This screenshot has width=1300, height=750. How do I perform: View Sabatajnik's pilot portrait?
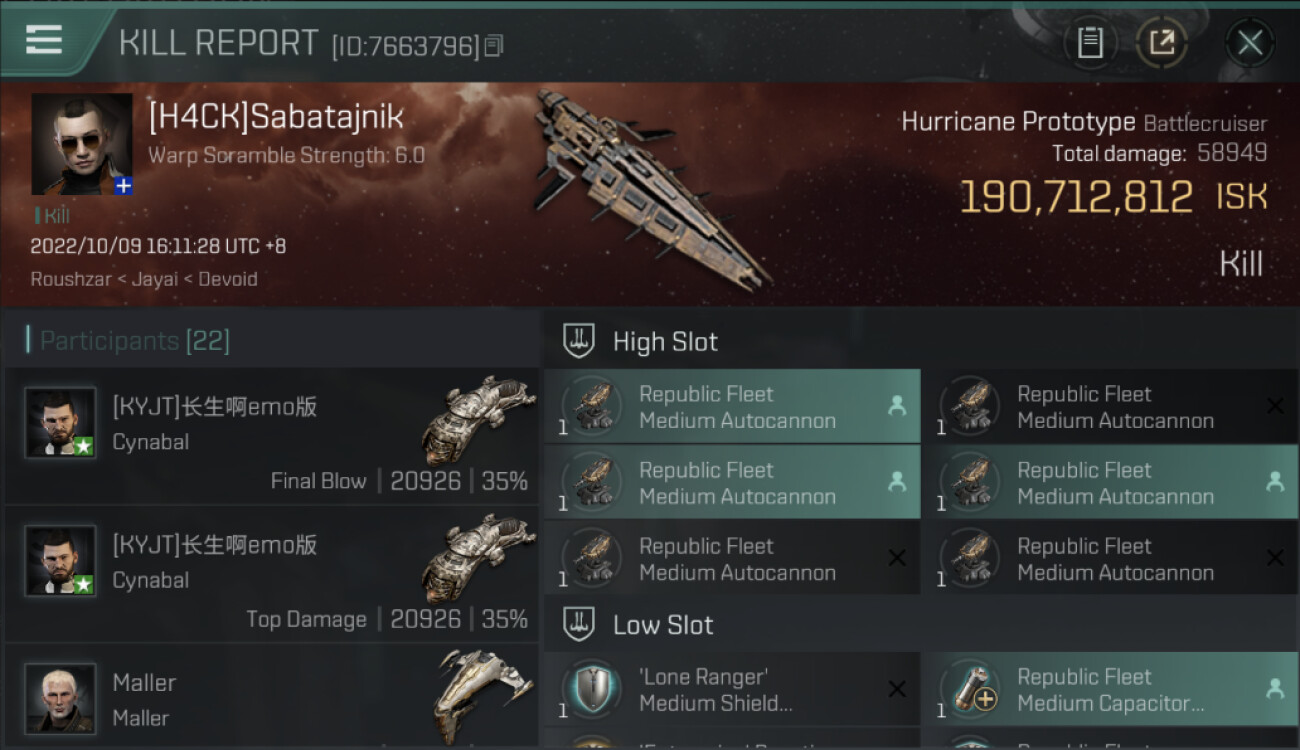pyautogui.click(x=82, y=144)
